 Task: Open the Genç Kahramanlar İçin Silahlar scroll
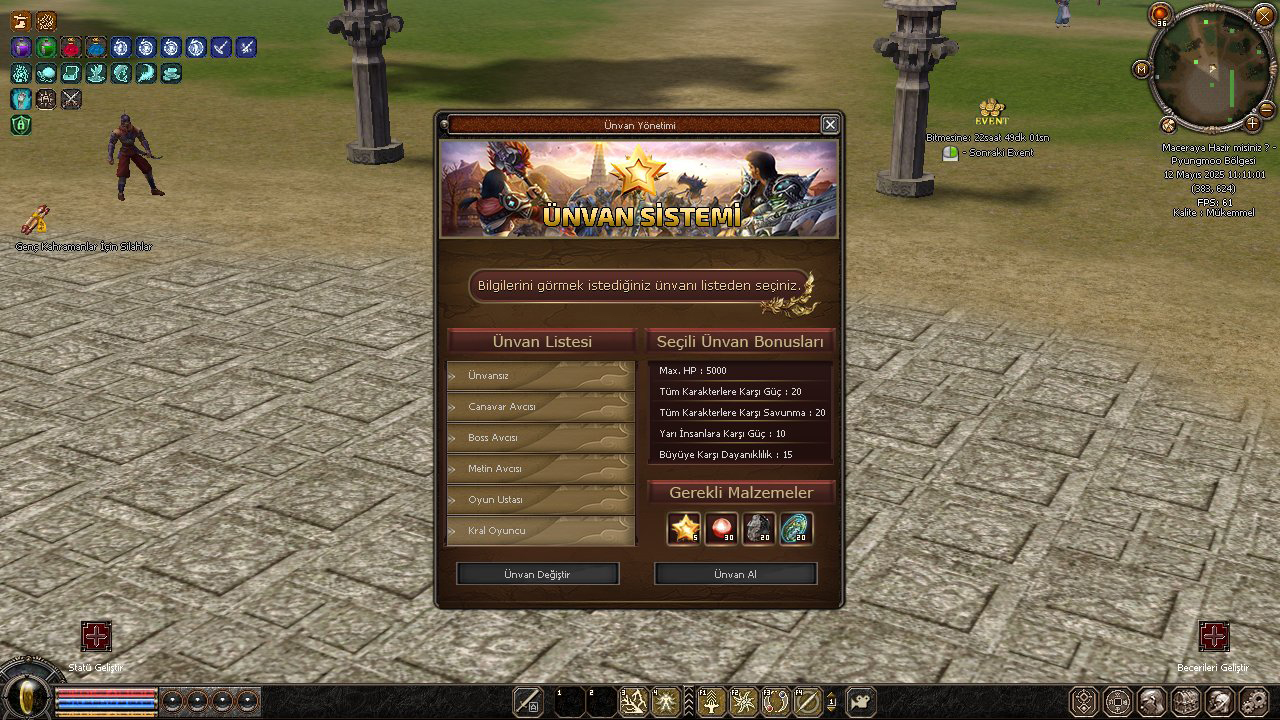37,219
